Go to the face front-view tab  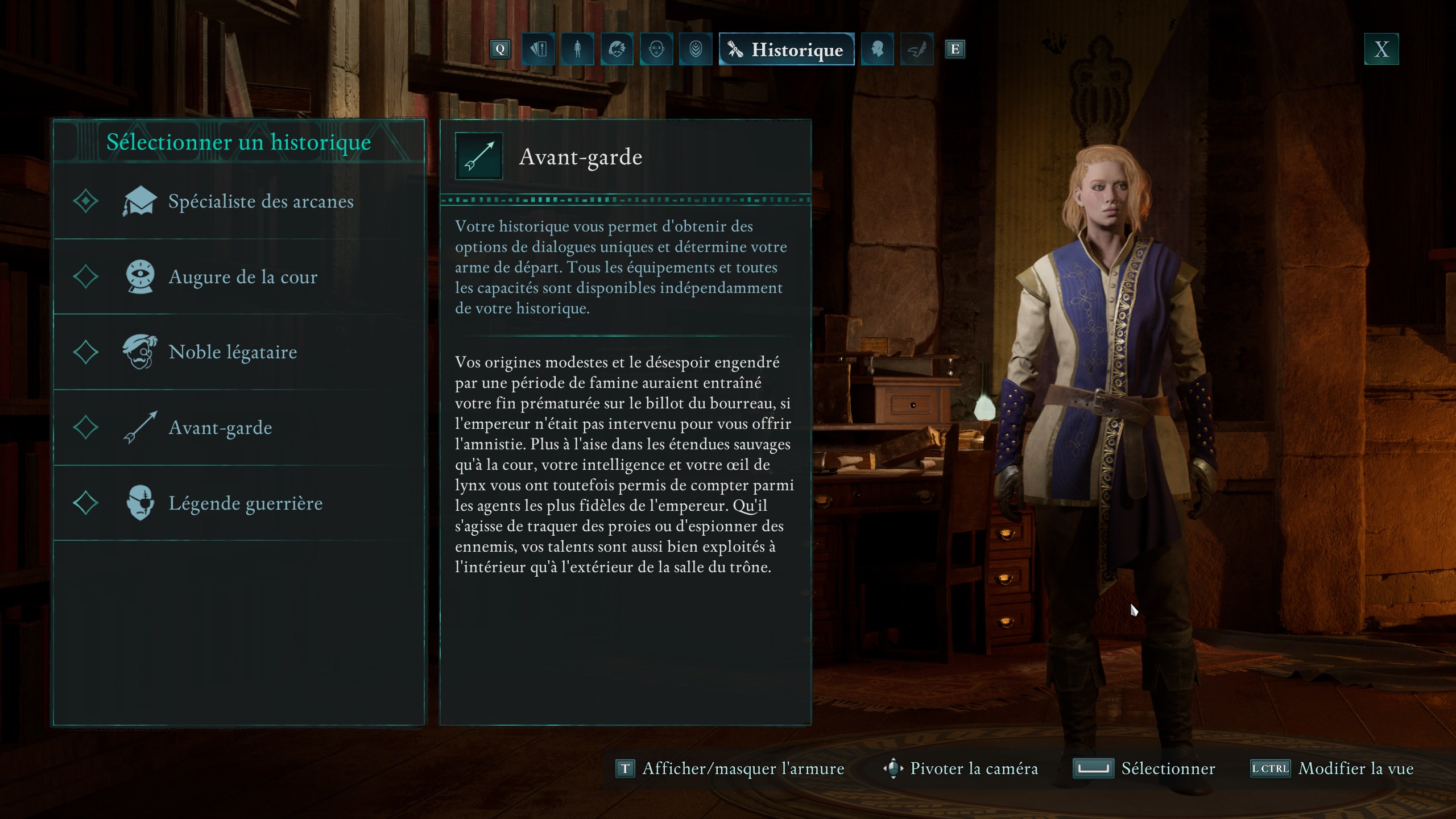[x=656, y=49]
